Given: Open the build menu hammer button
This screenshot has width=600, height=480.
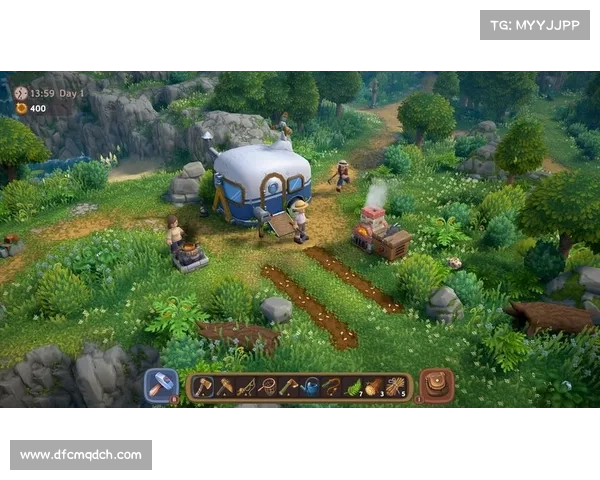Looking at the screenshot, I should pyautogui.click(x=160, y=386).
